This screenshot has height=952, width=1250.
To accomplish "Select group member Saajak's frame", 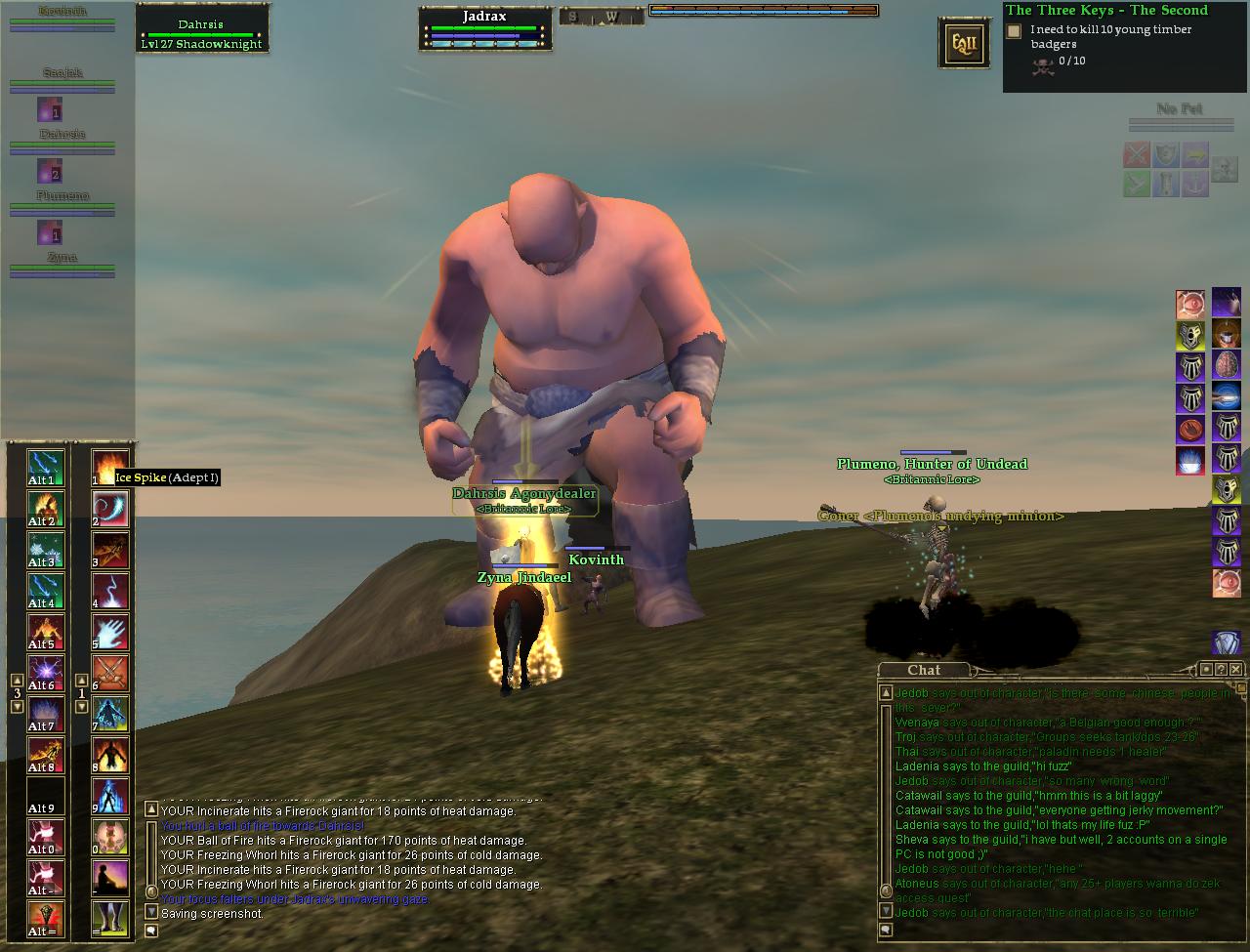I will (x=62, y=80).
